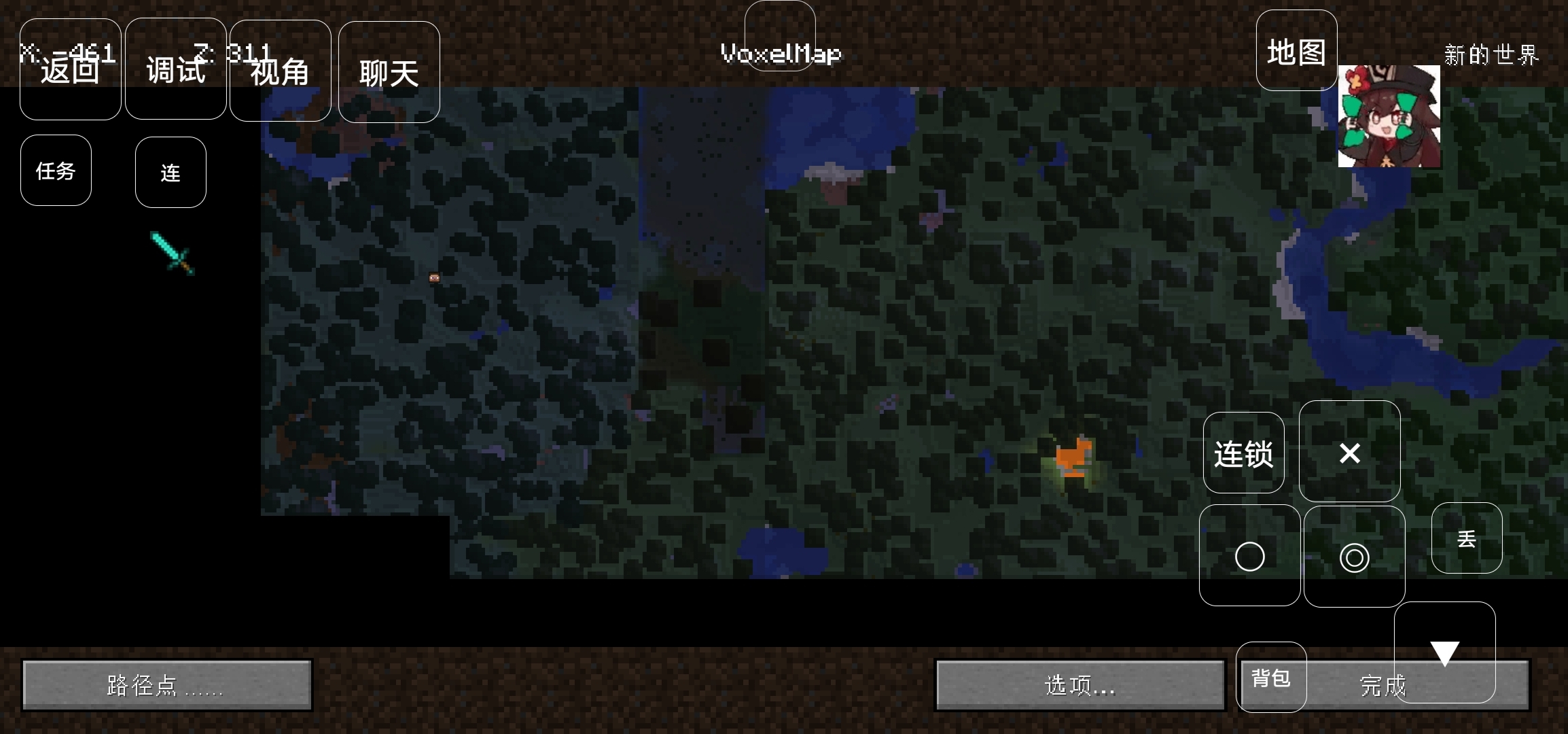Open the 地图 map button
This screenshot has width=1568, height=734.
coord(1296,51)
